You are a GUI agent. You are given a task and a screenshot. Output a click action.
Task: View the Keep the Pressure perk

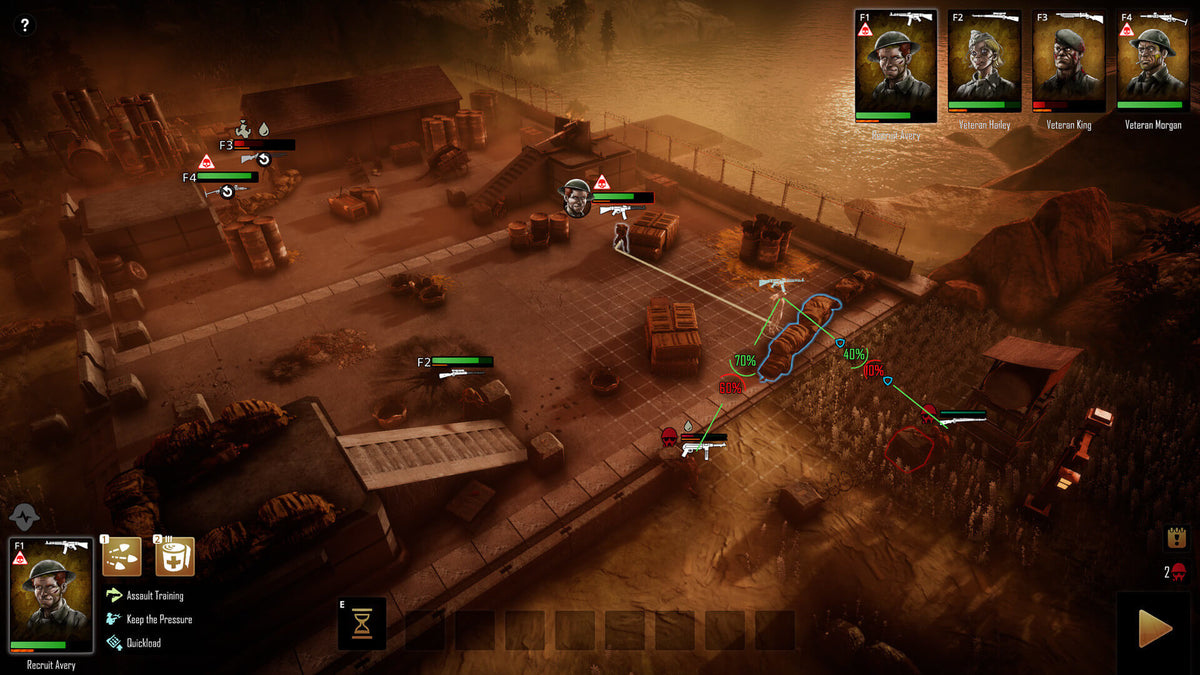click(x=158, y=620)
